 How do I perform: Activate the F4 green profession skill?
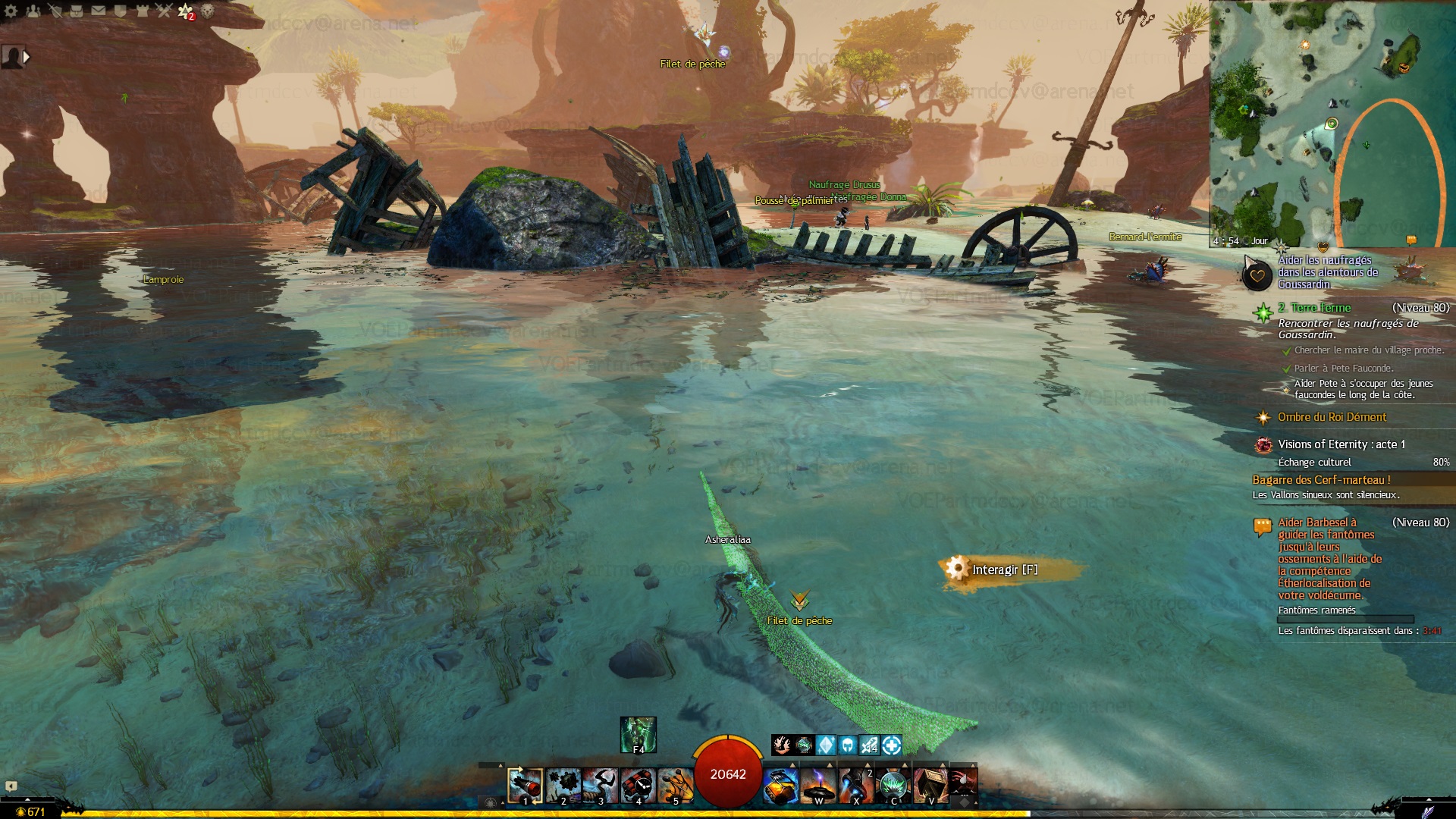(638, 734)
